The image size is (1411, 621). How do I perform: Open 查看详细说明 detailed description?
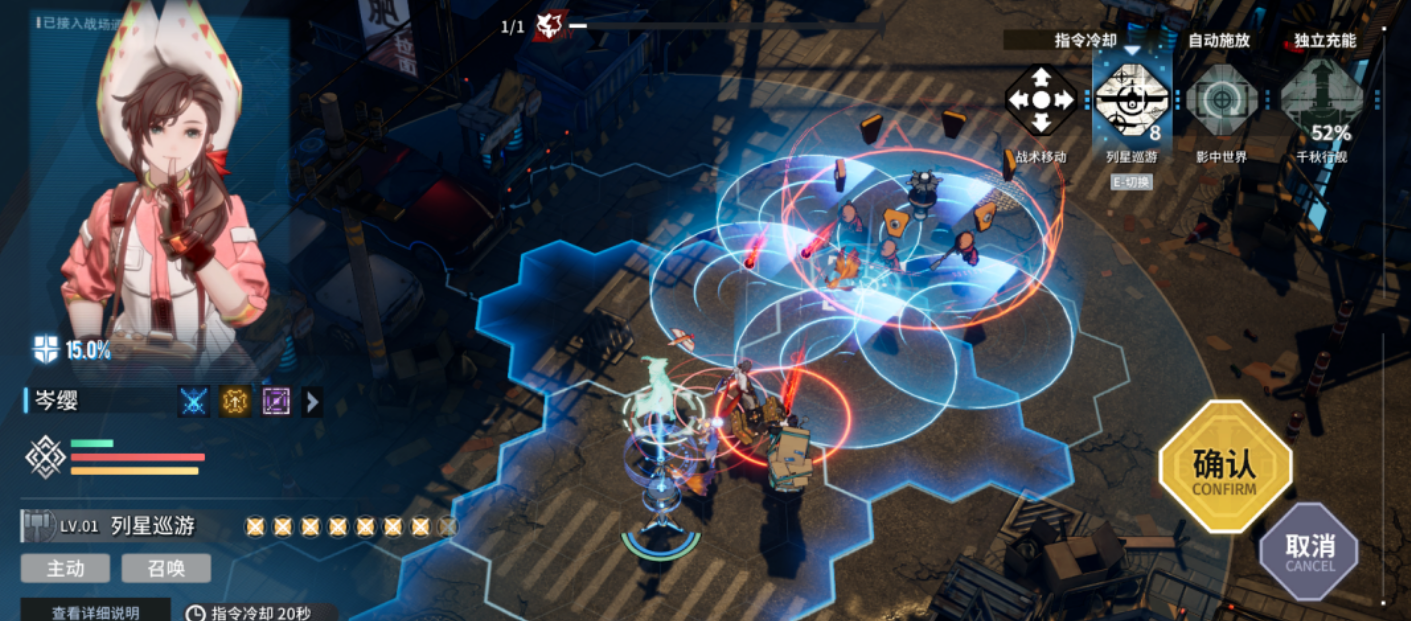(x=96, y=612)
